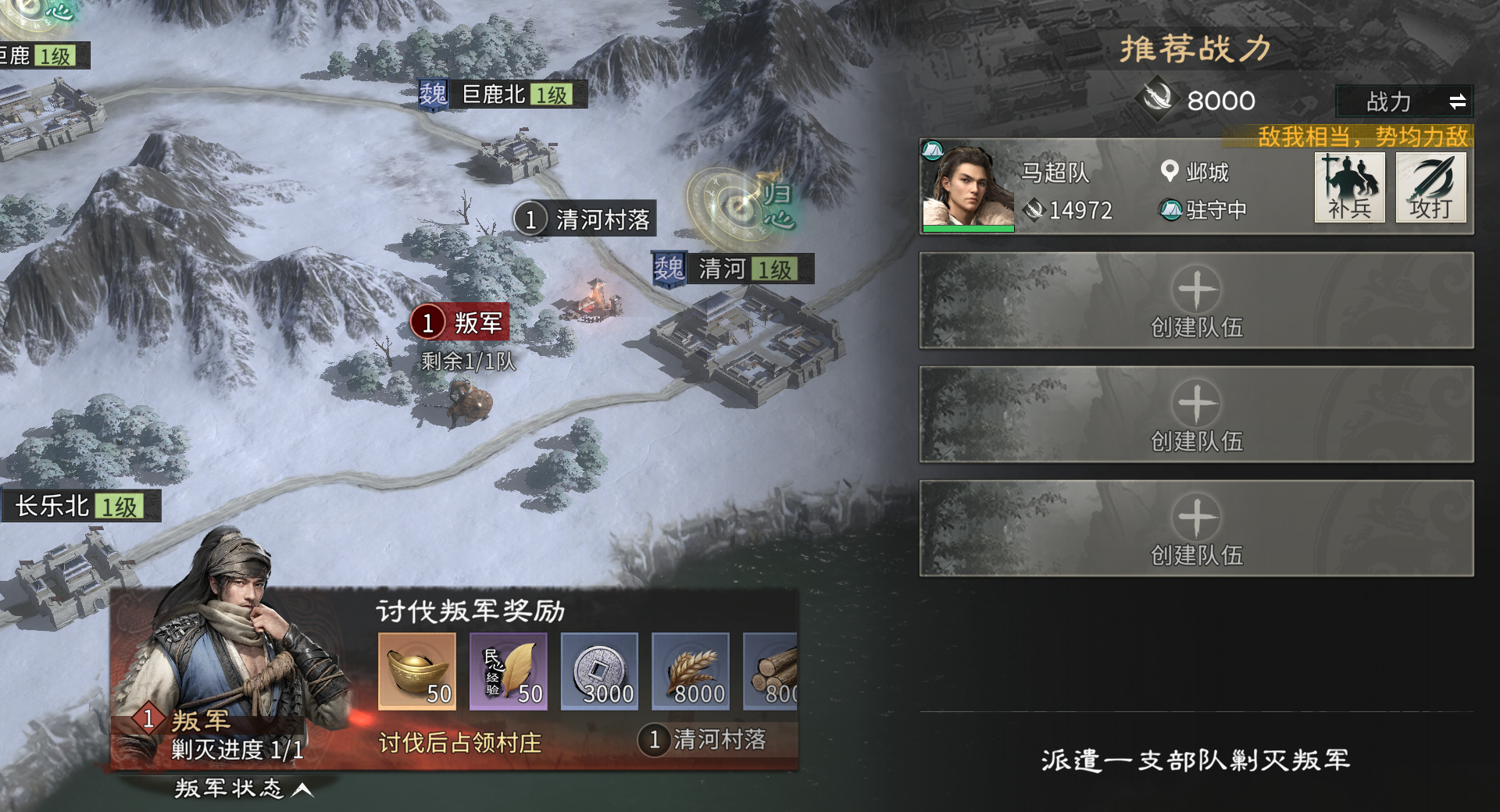
Task: Click the location pin icon next to 邺城
Action: (x=1169, y=173)
